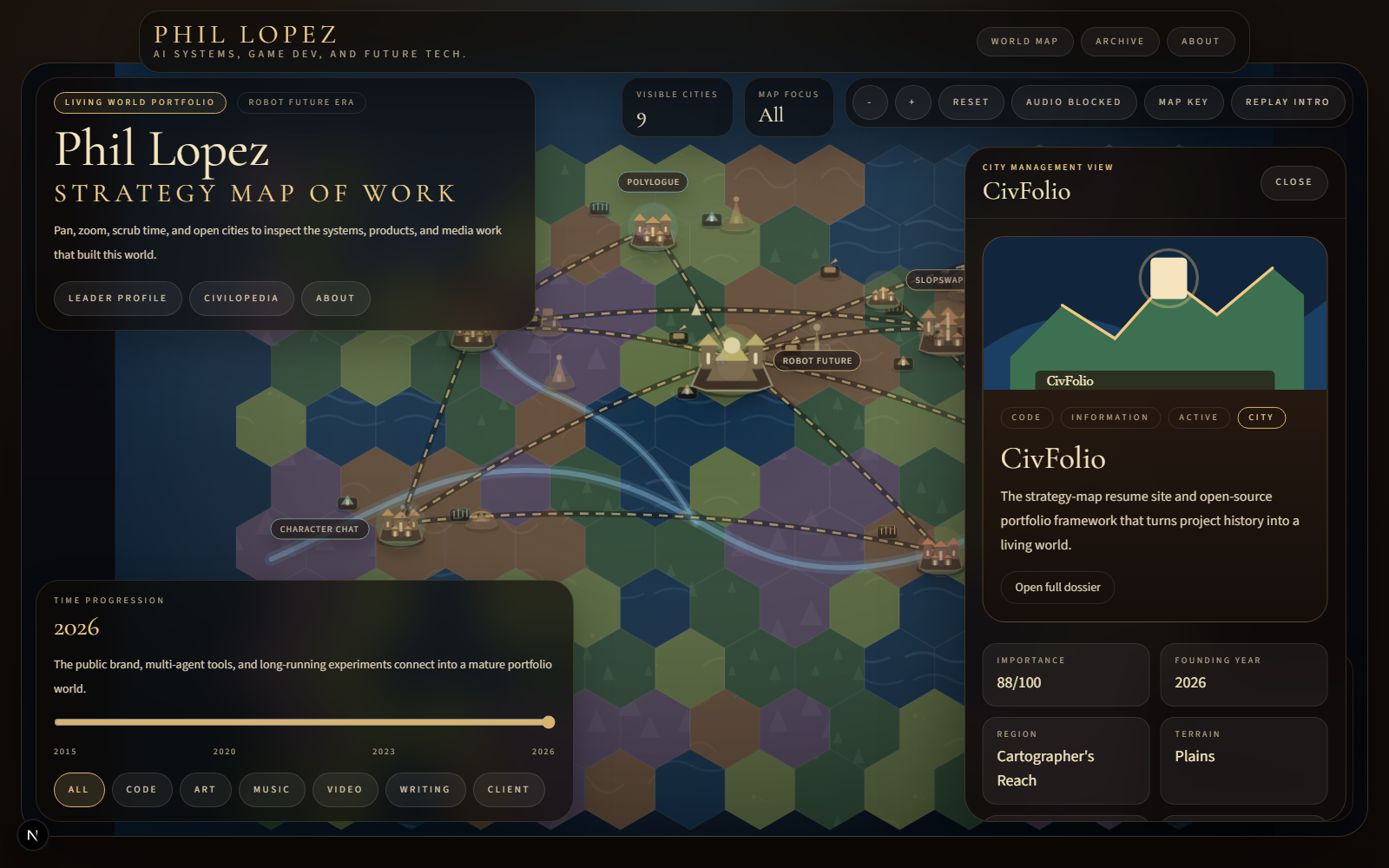Open ARCHIVE from the top navigation
The width and height of the screenshot is (1389, 868).
coord(1120,41)
